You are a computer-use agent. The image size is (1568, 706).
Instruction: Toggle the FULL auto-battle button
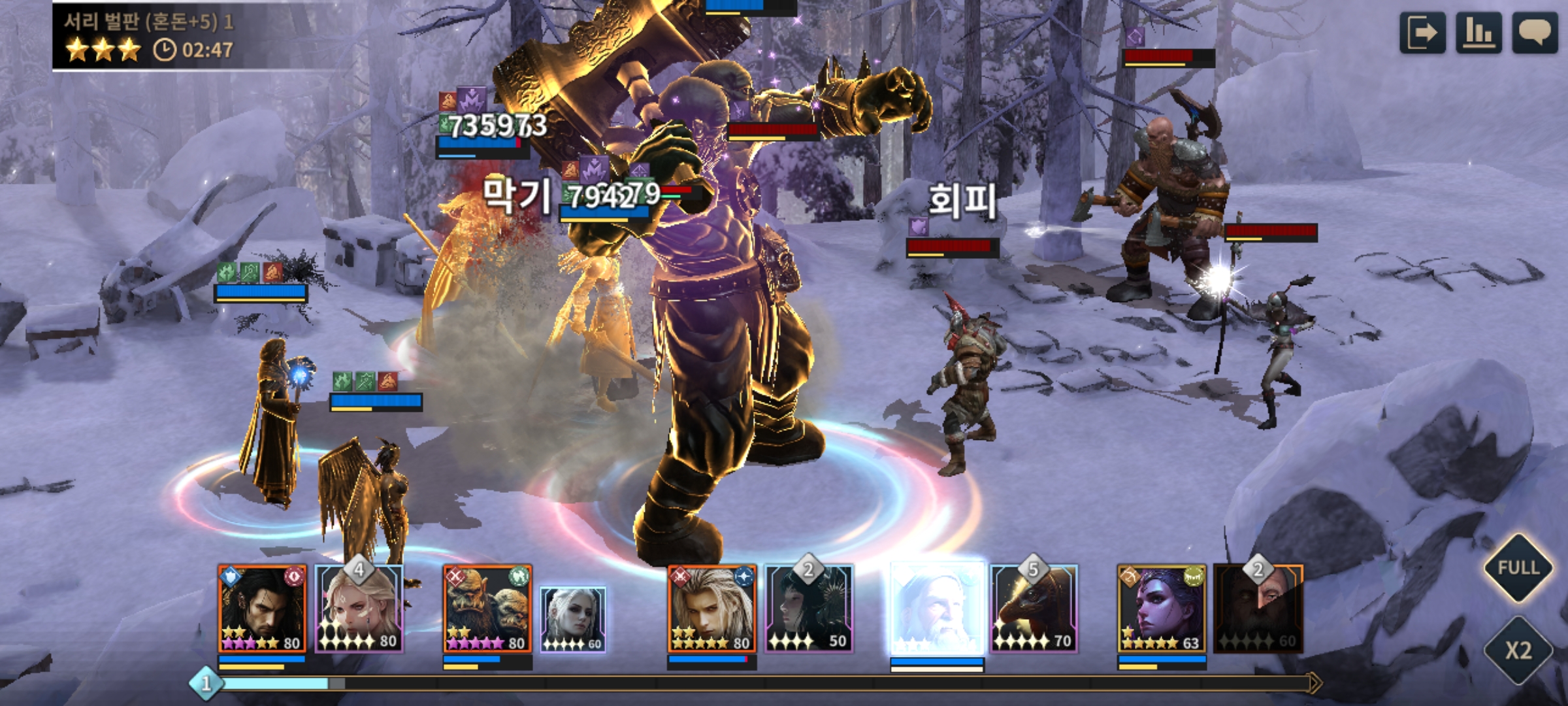click(x=1518, y=567)
